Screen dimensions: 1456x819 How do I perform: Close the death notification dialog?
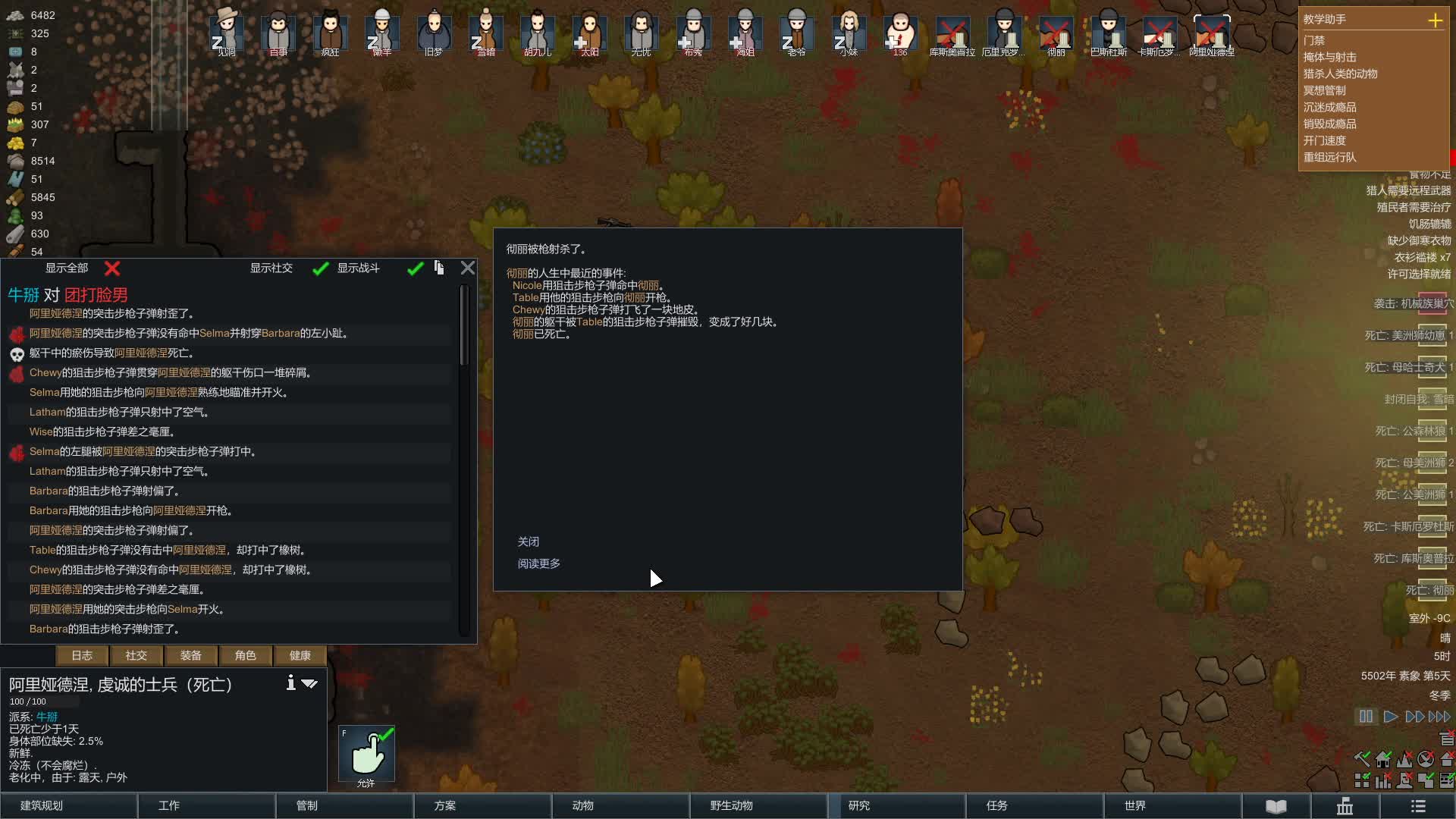[x=529, y=541]
